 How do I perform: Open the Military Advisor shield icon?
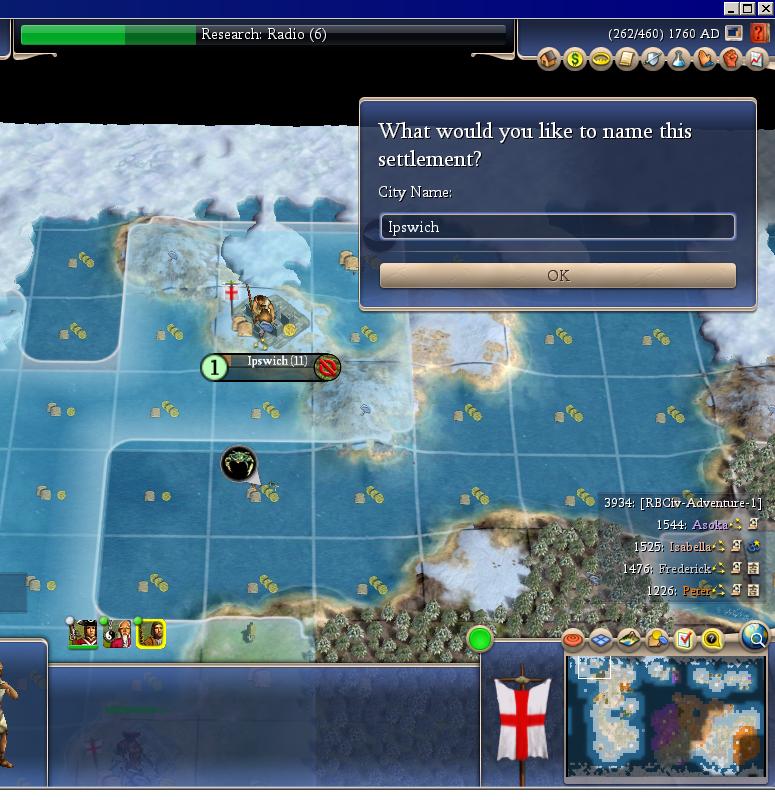pos(653,60)
